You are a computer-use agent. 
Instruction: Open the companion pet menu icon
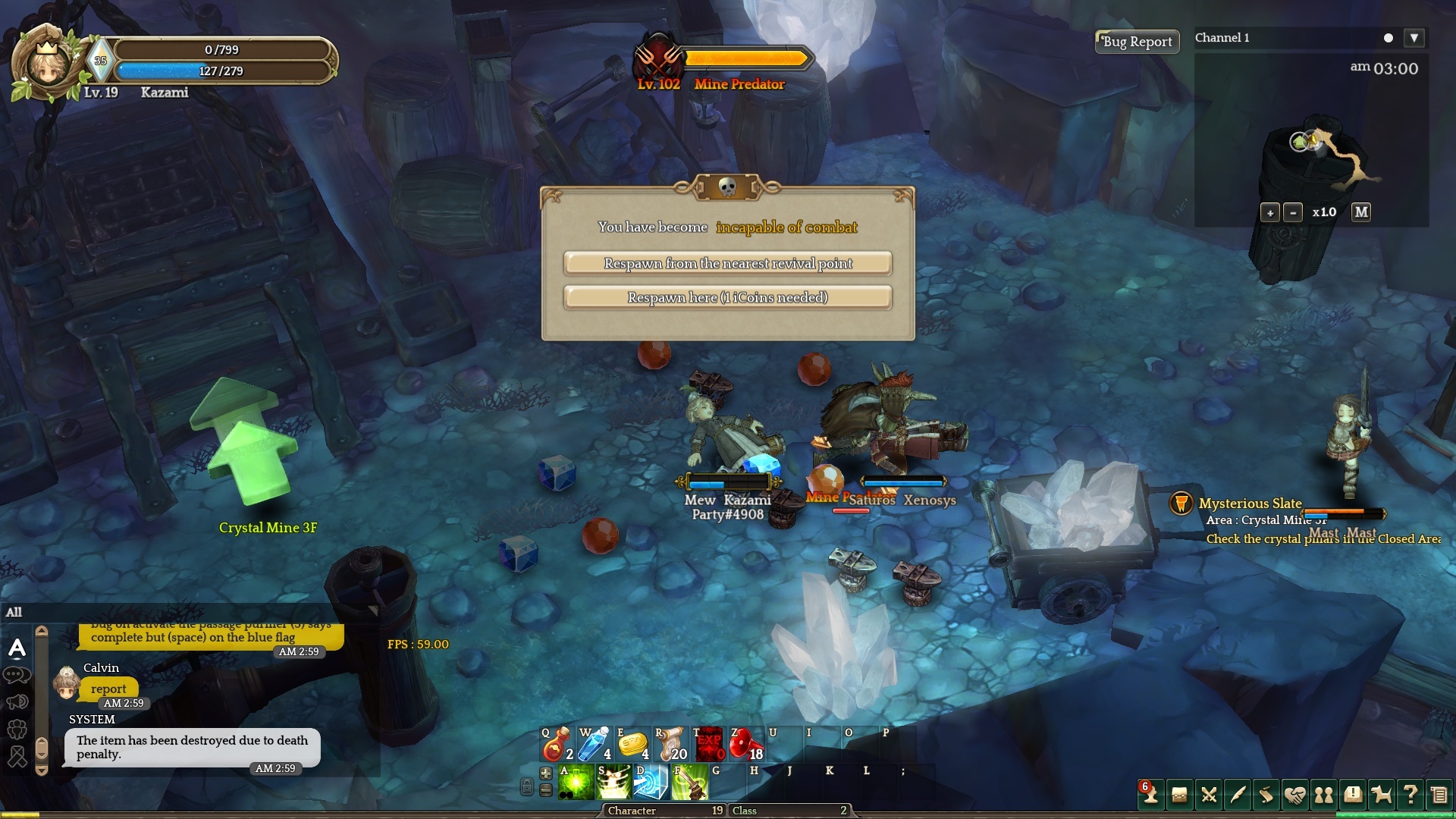click(1382, 795)
